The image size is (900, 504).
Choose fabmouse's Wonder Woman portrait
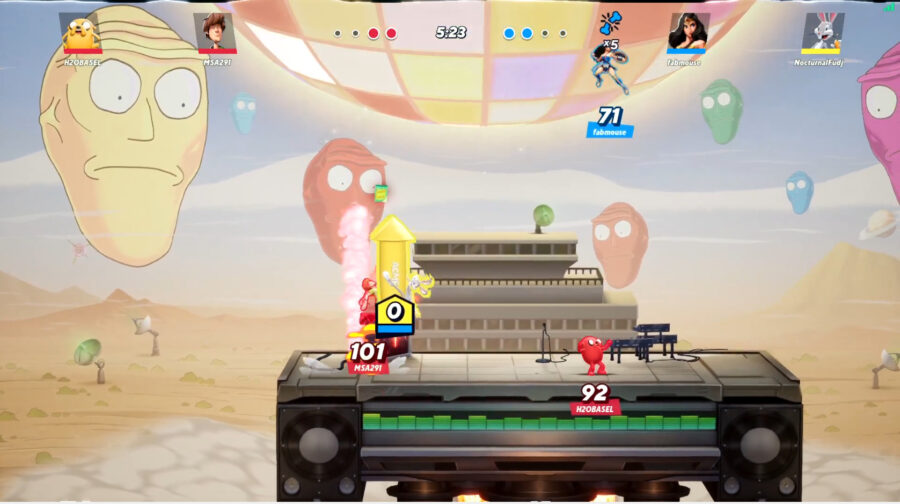[687, 30]
